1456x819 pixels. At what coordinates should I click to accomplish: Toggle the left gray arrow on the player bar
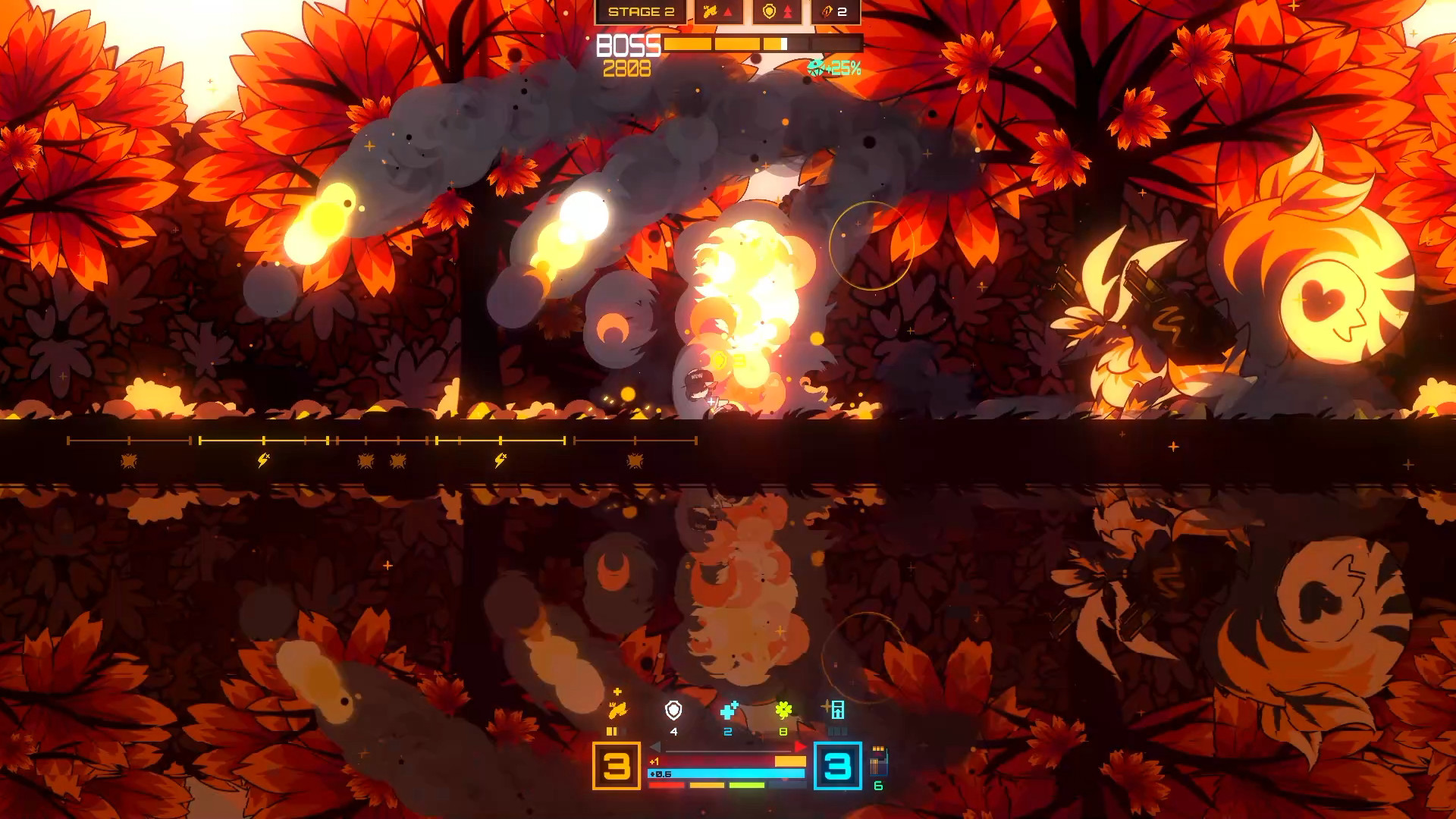657,746
